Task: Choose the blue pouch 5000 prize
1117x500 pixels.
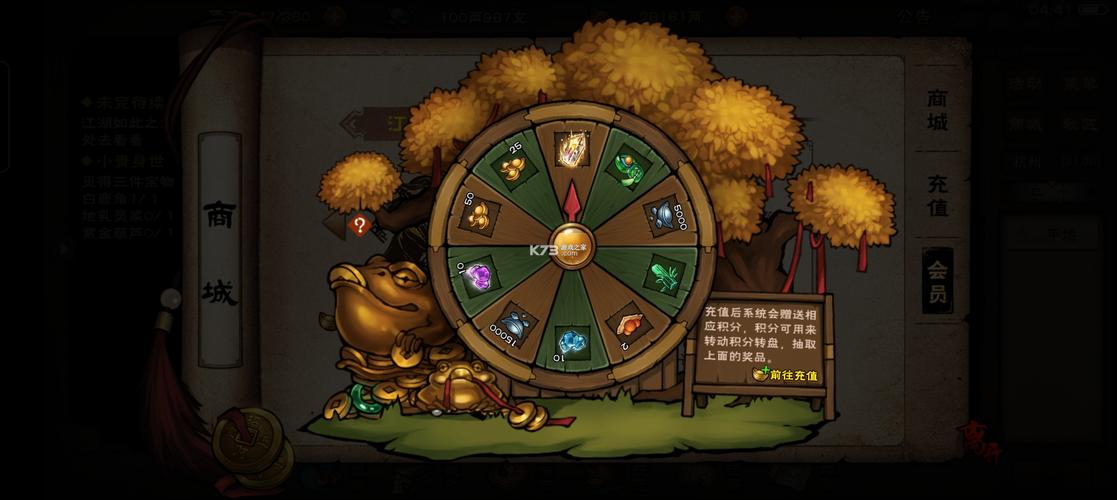Action: (661, 213)
